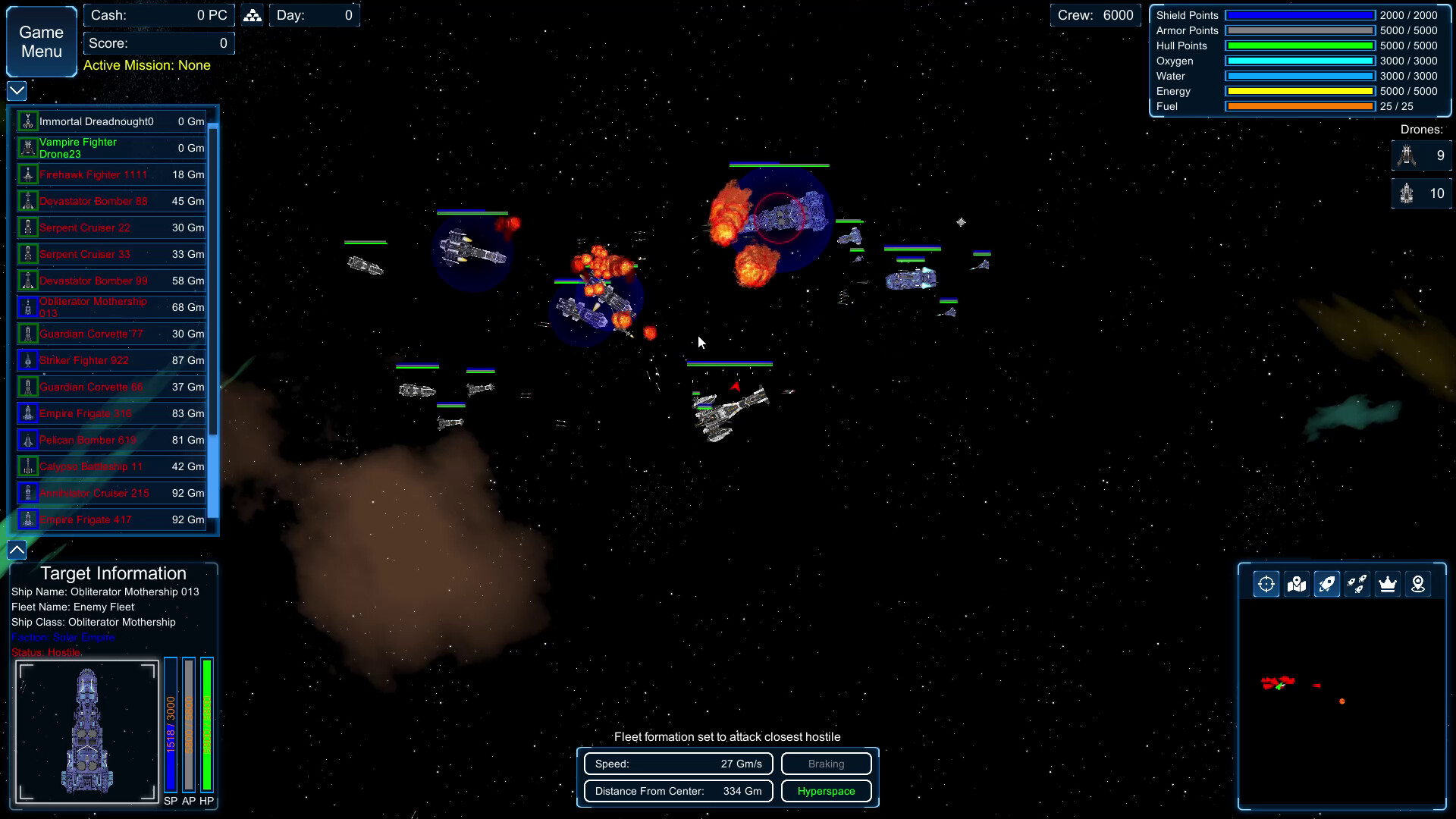Toggle targeting mode via the crosshair minimap icon

1266,584
